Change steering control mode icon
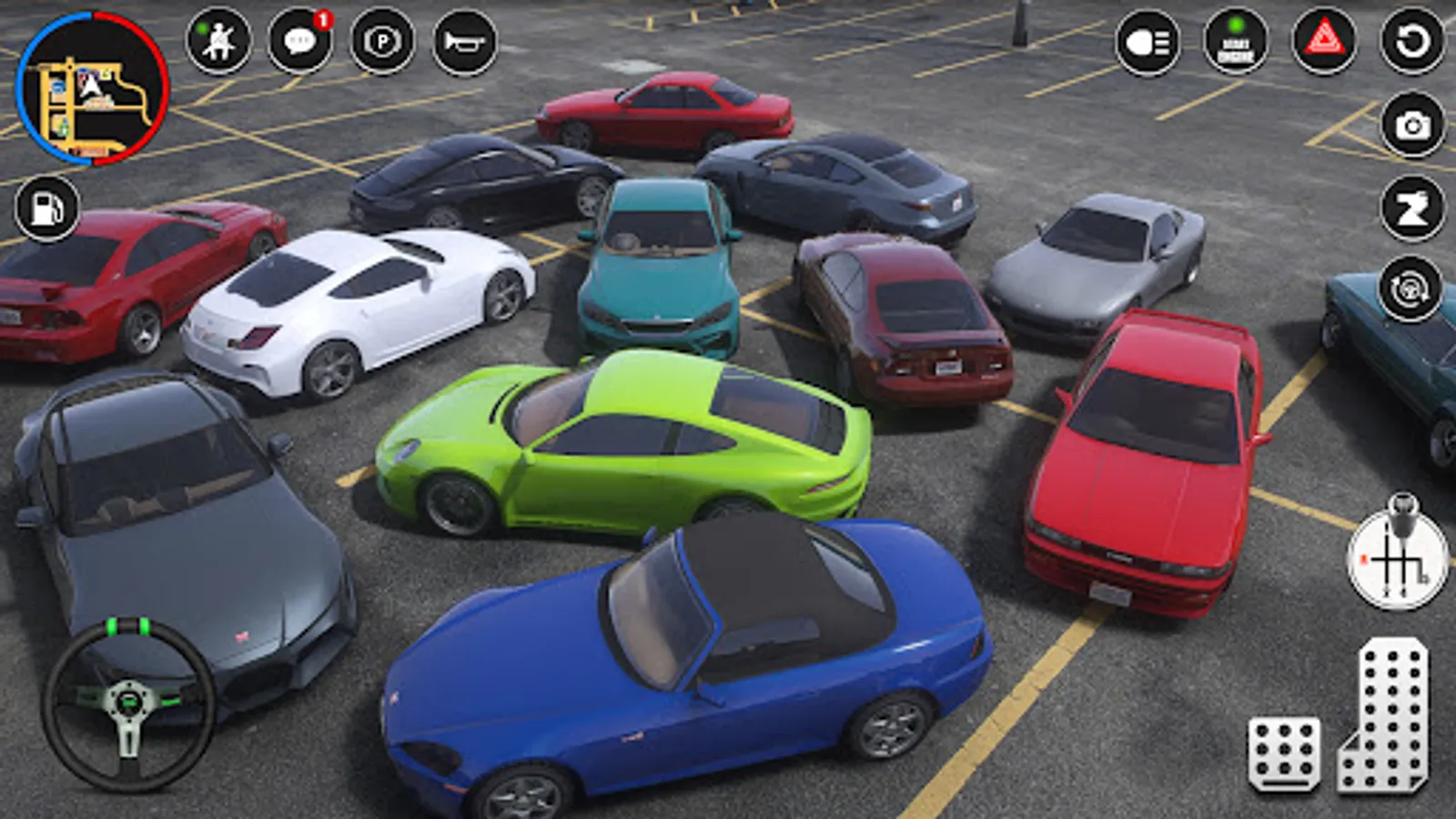Image resolution: width=1456 pixels, height=819 pixels. click(1410, 291)
